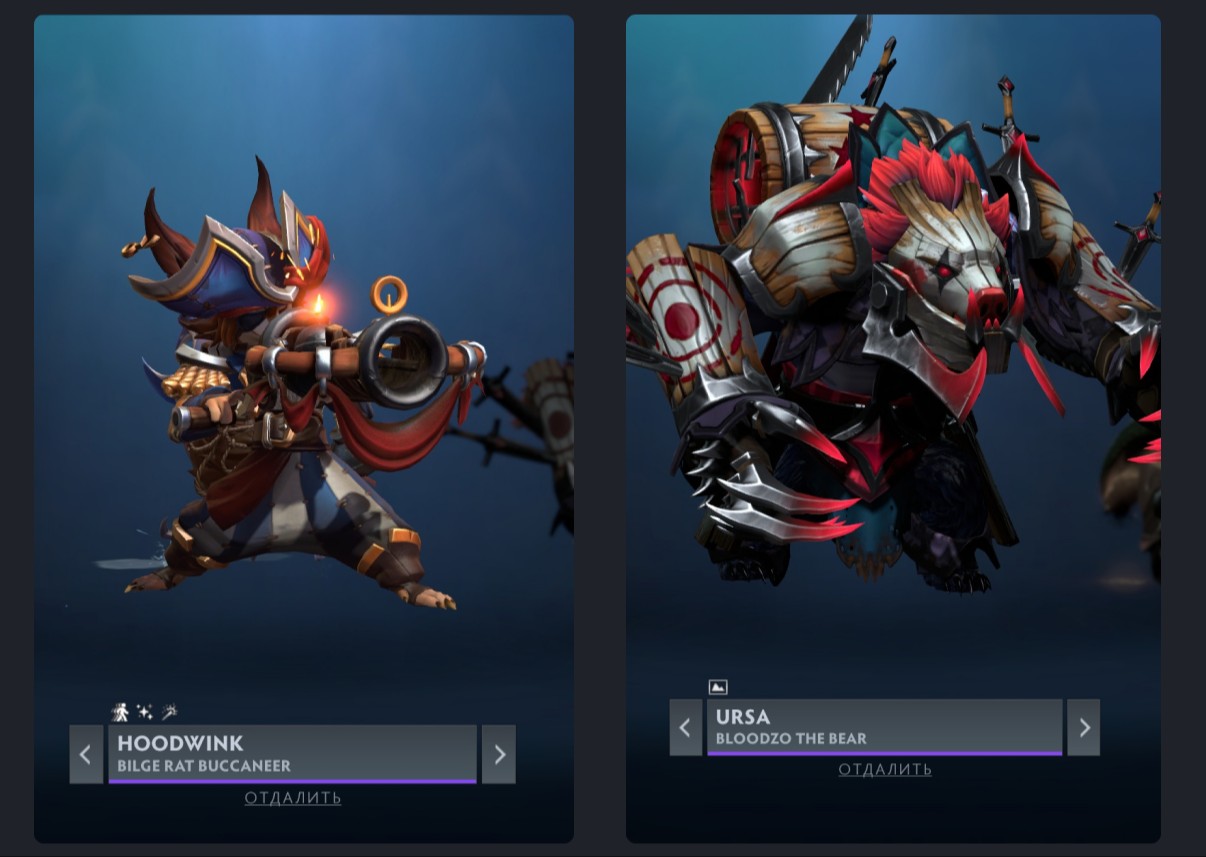Click ОТДАЛИТЬ under the Ursa panel
This screenshot has height=857, width=1206.
tap(885, 770)
